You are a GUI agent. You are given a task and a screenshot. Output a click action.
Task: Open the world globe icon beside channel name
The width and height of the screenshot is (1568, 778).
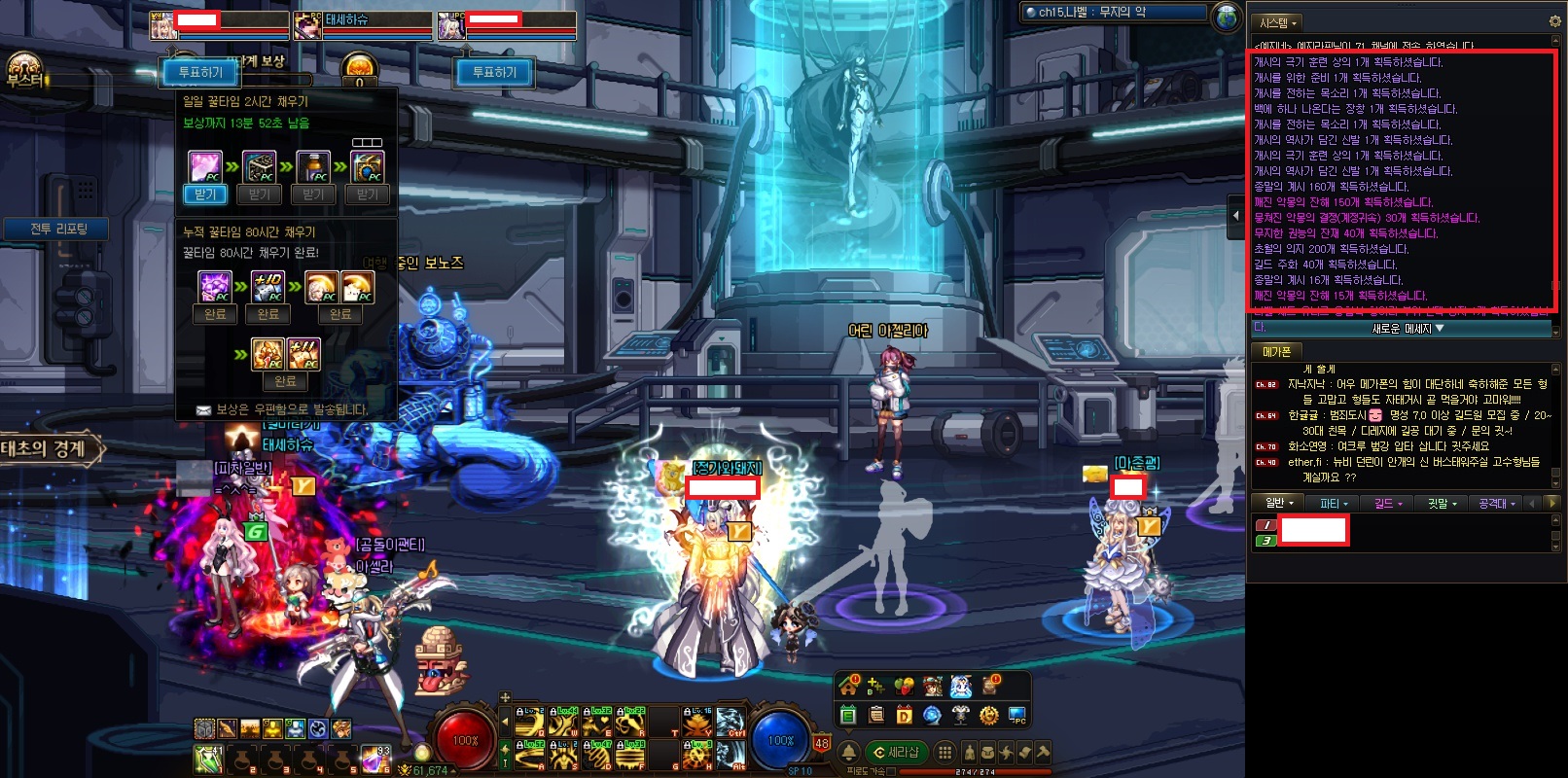click(1228, 16)
